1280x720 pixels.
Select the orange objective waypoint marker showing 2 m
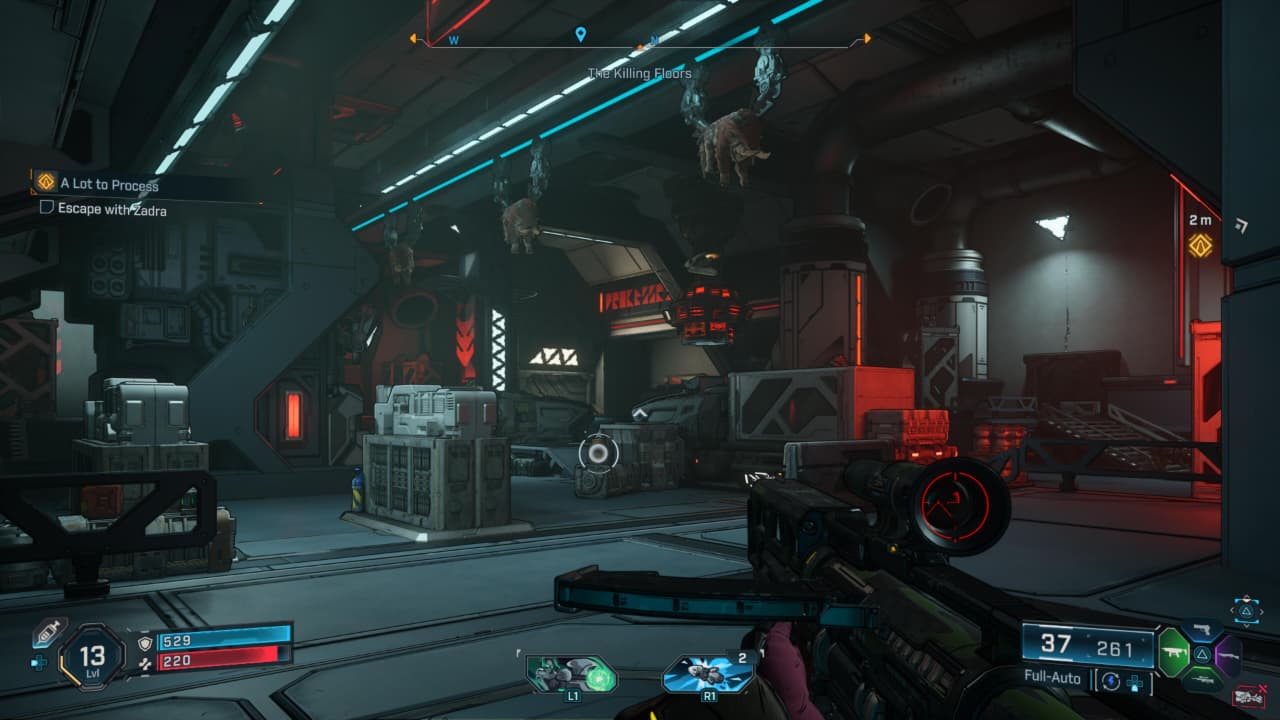coord(1200,244)
